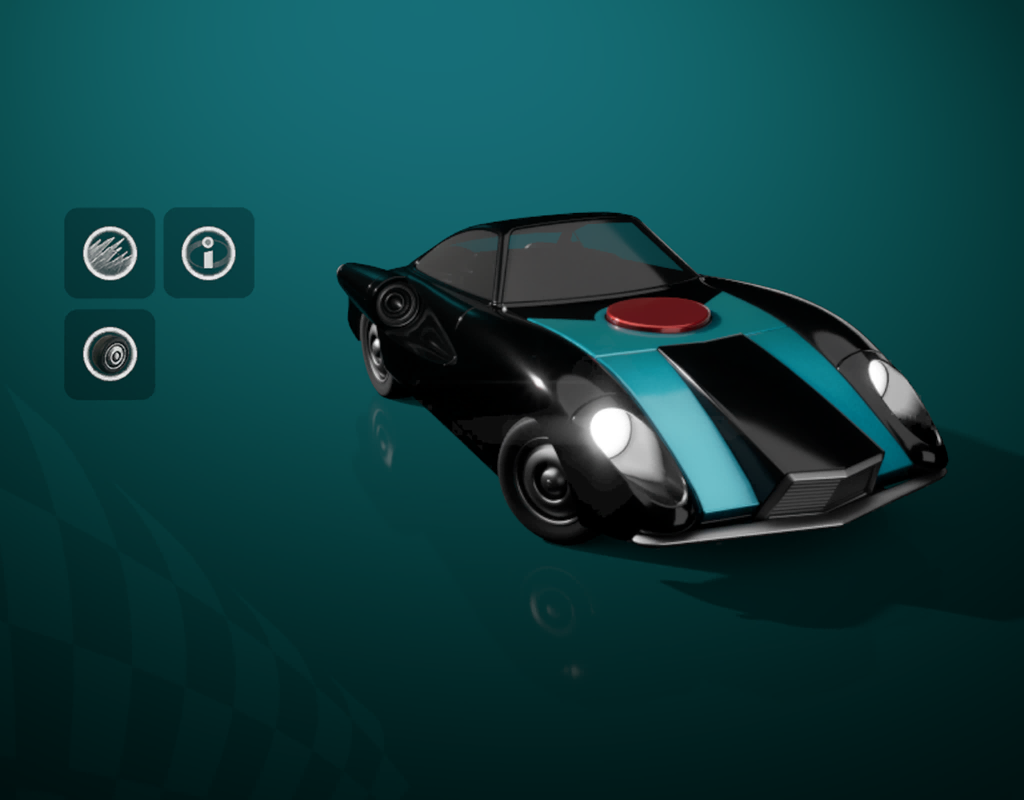The height and width of the screenshot is (800, 1024).
Task: Select the wheel customization button
Action: [110, 354]
